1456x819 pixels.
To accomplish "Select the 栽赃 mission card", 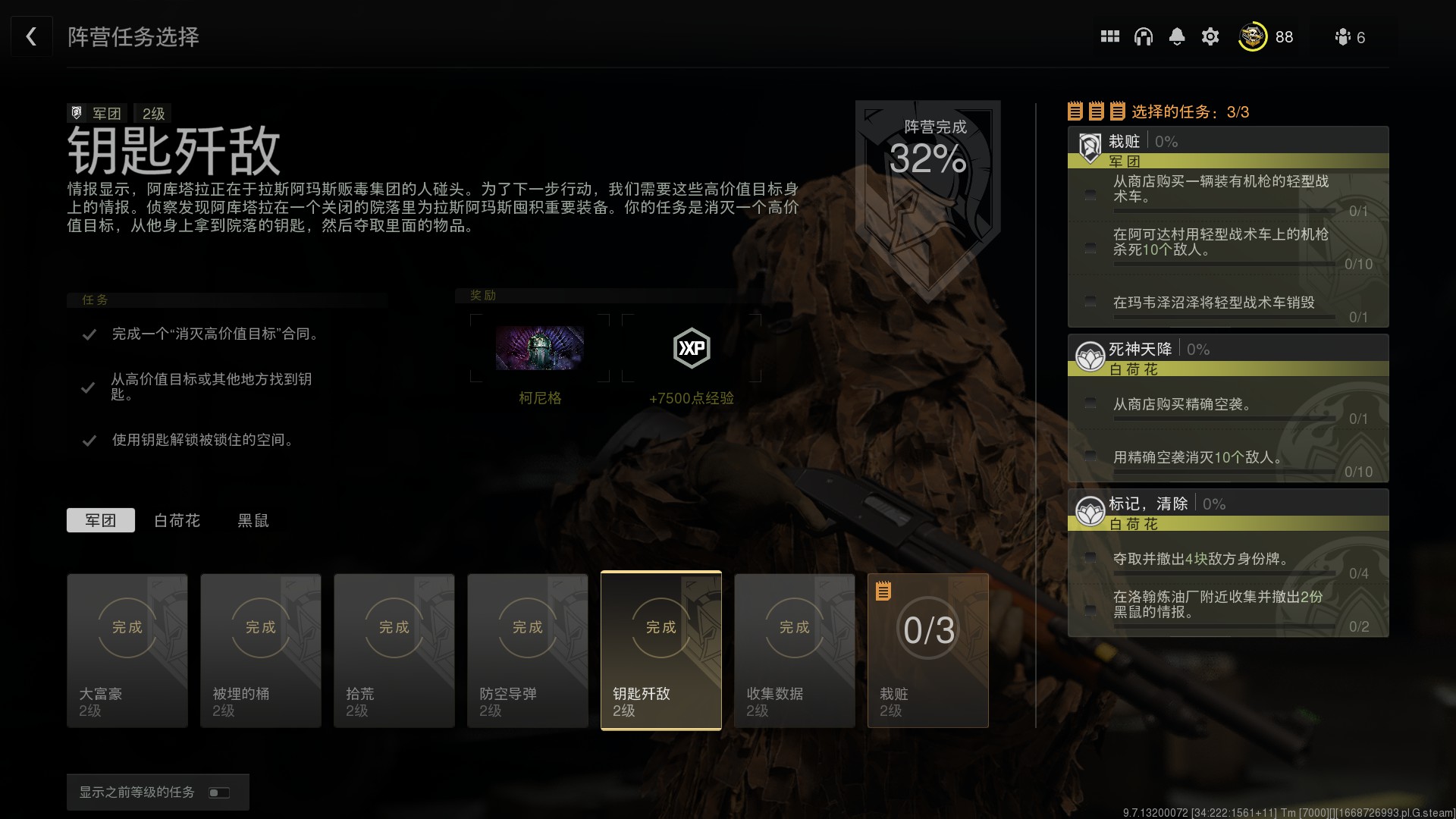I will point(928,651).
